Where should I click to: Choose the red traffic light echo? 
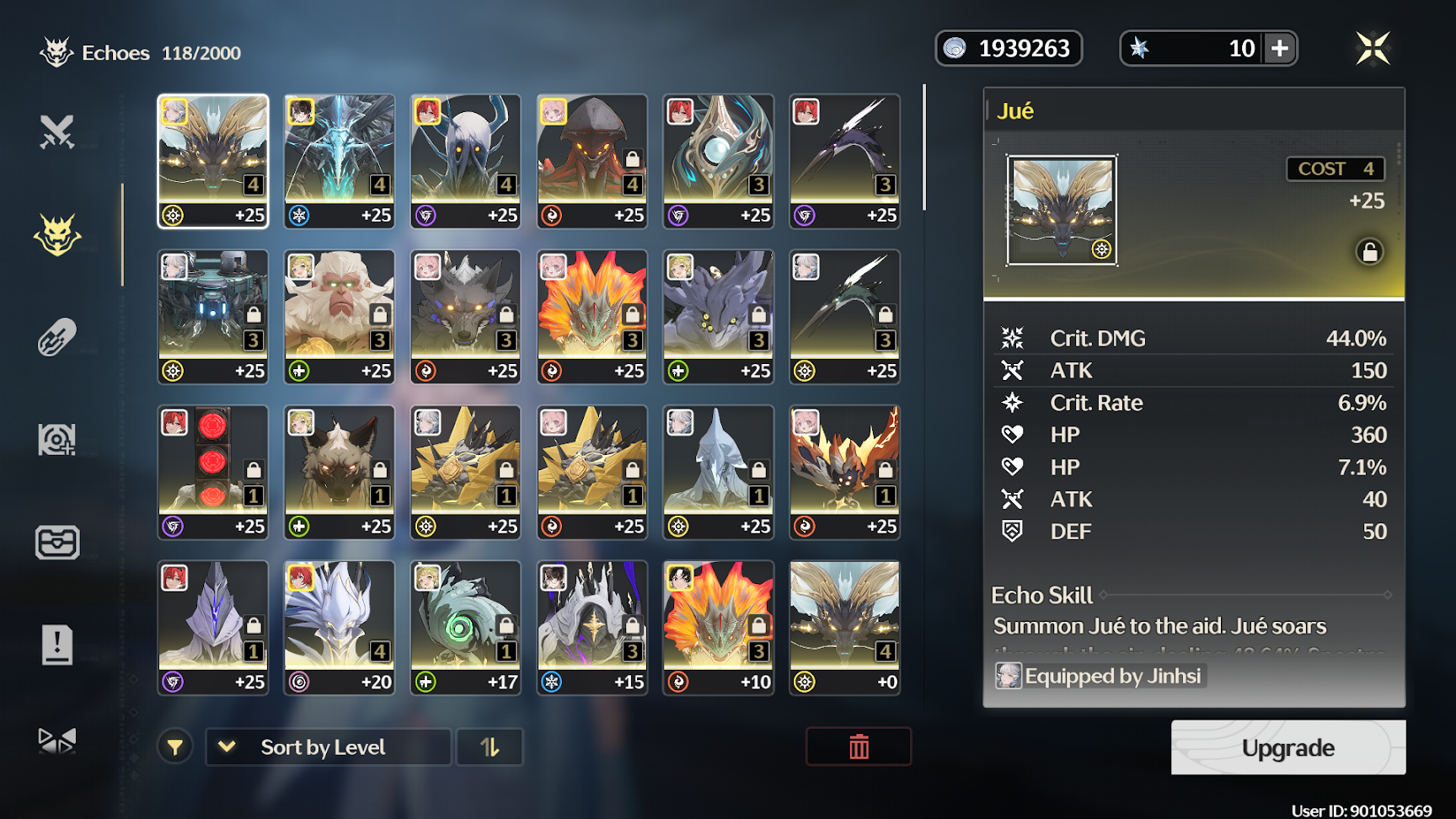point(213,472)
